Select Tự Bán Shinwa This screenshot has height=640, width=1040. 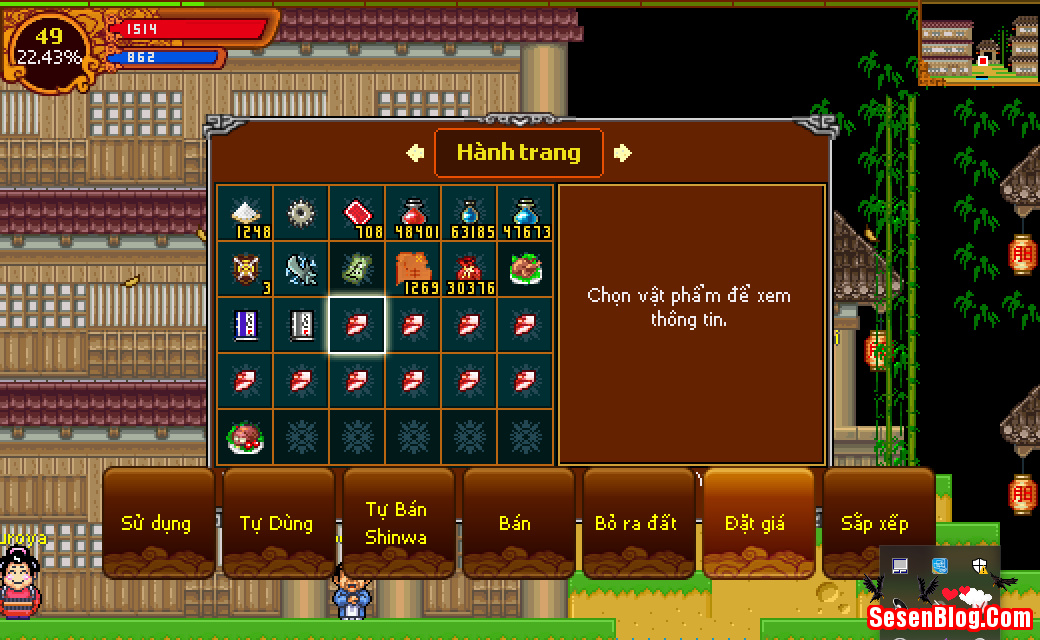pos(397,523)
